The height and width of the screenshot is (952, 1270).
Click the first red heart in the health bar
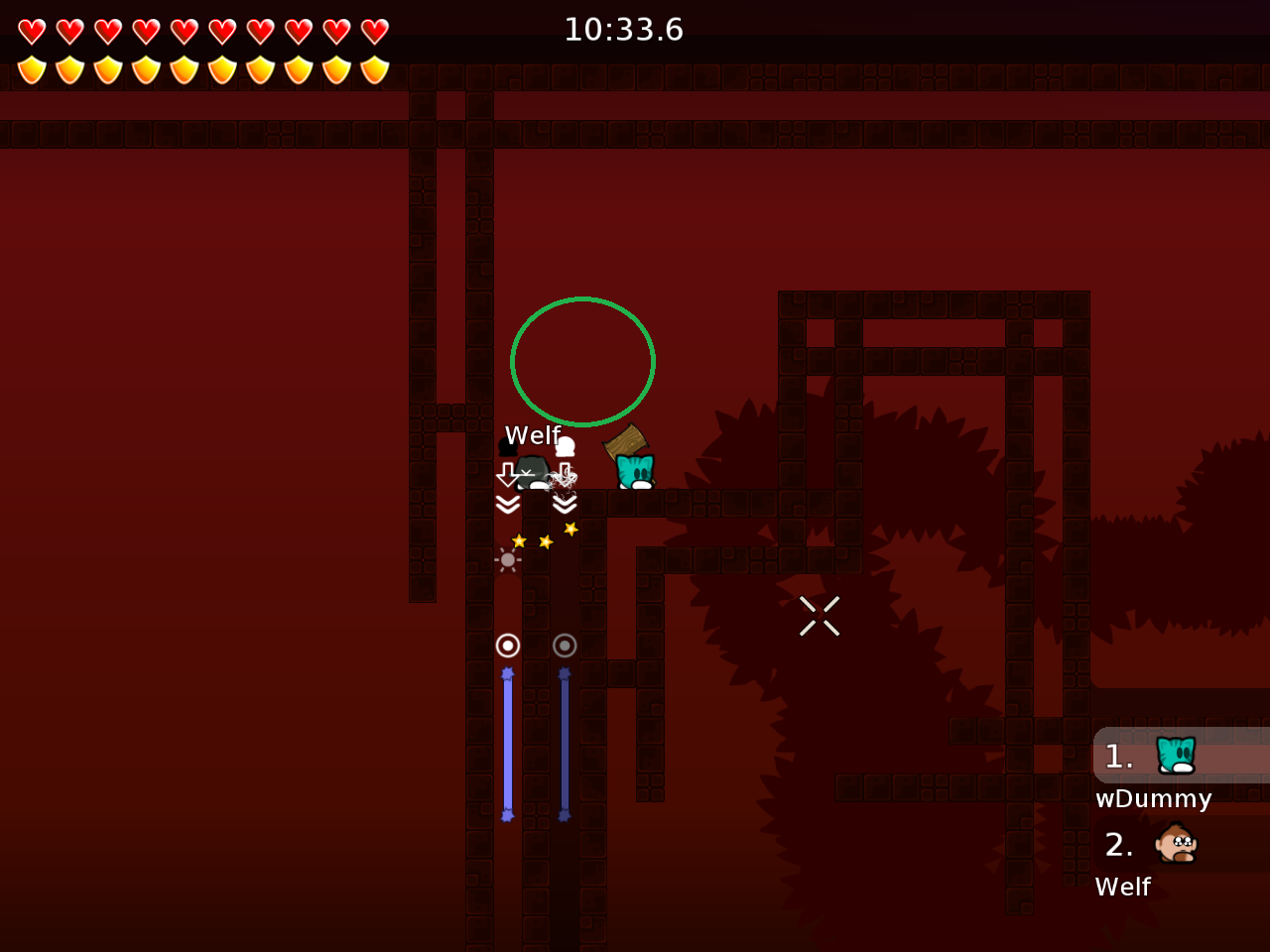pyautogui.click(x=33, y=30)
